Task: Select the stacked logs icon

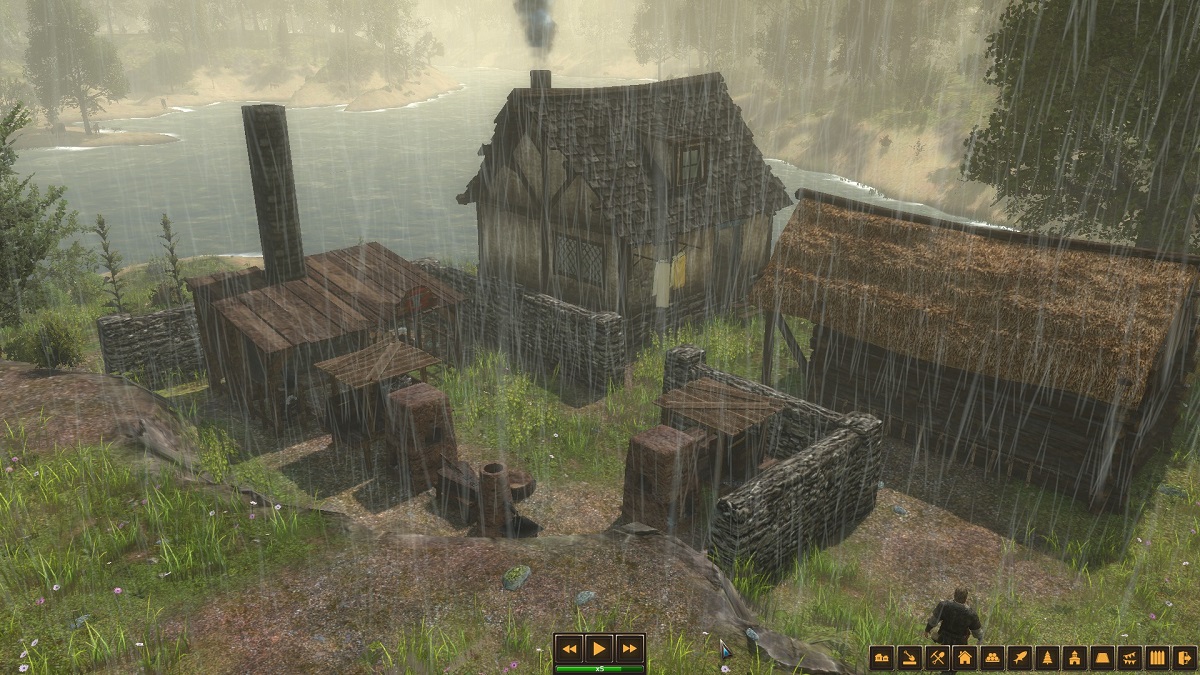Action: [x=992, y=658]
